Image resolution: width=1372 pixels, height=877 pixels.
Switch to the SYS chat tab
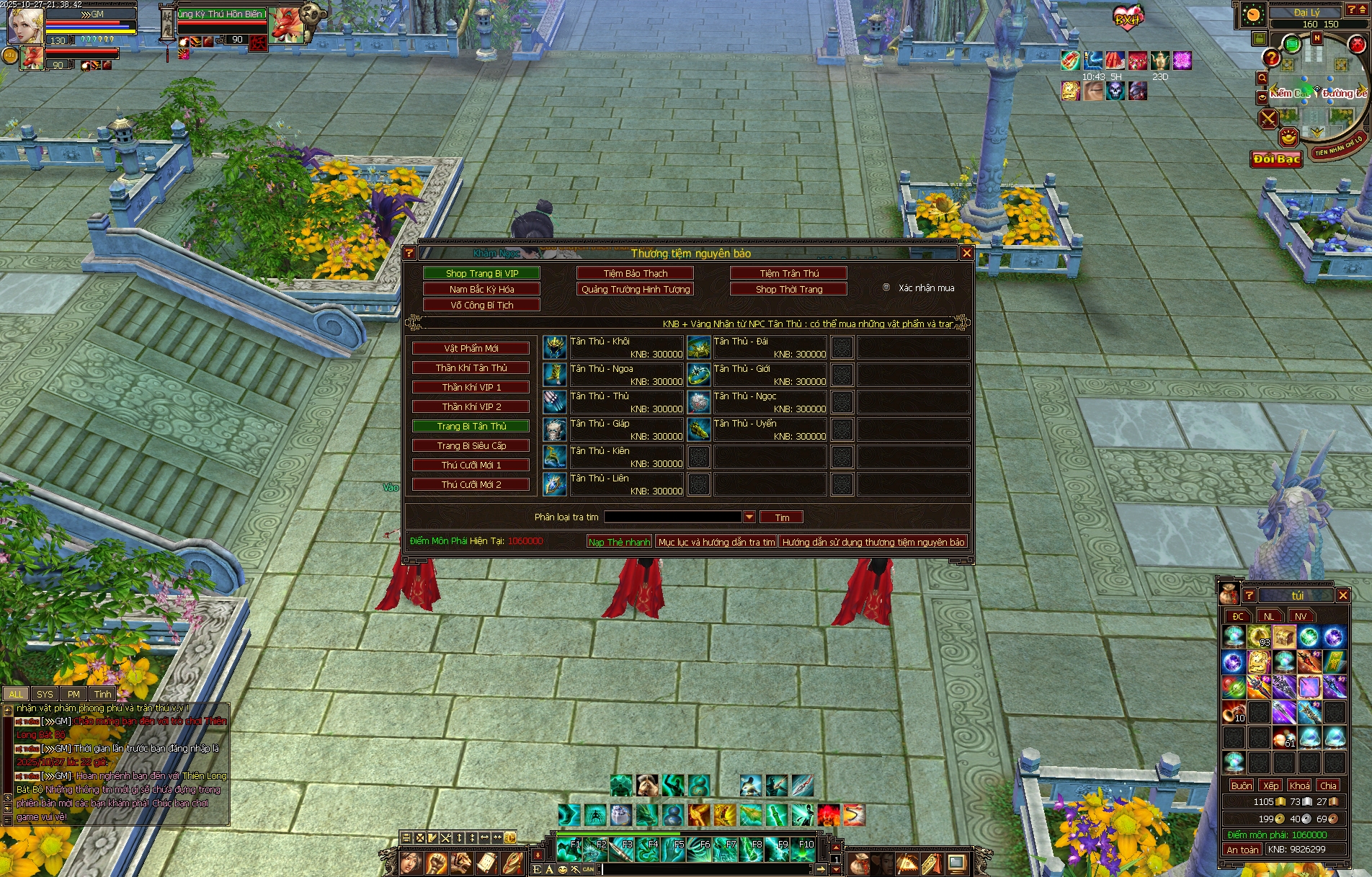[x=45, y=694]
